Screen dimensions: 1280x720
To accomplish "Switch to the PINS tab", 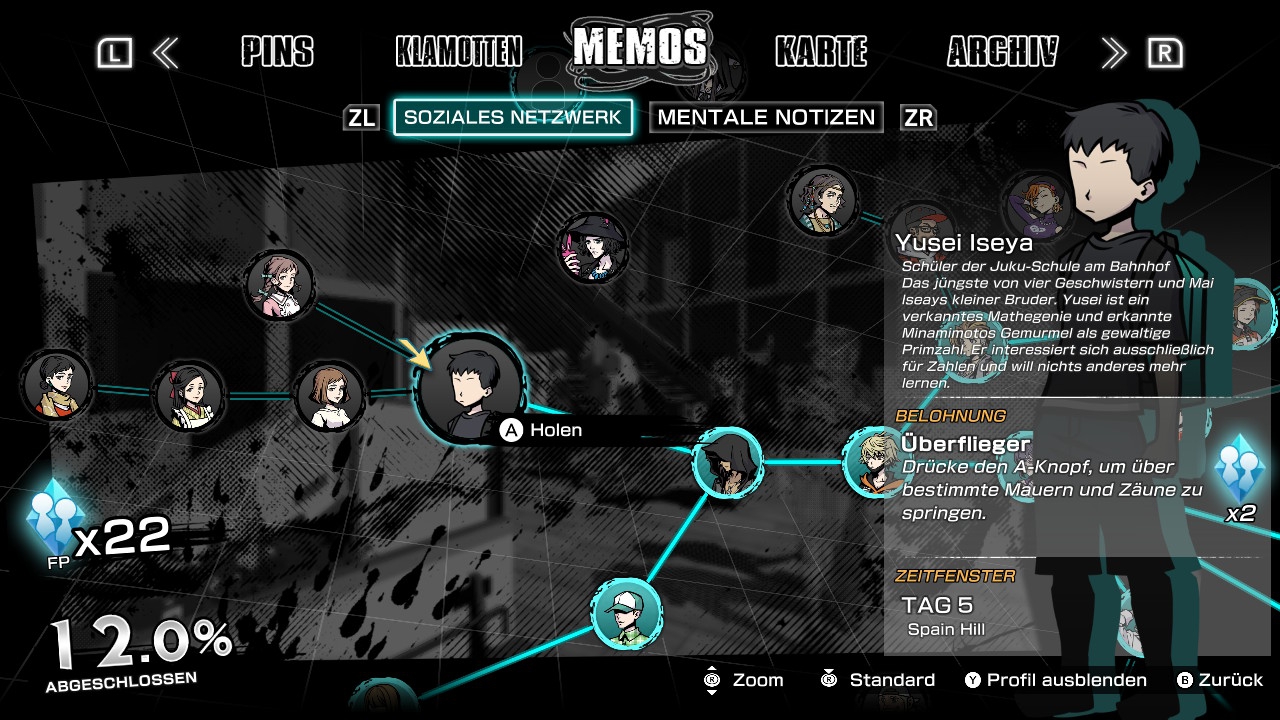I will [x=277, y=52].
